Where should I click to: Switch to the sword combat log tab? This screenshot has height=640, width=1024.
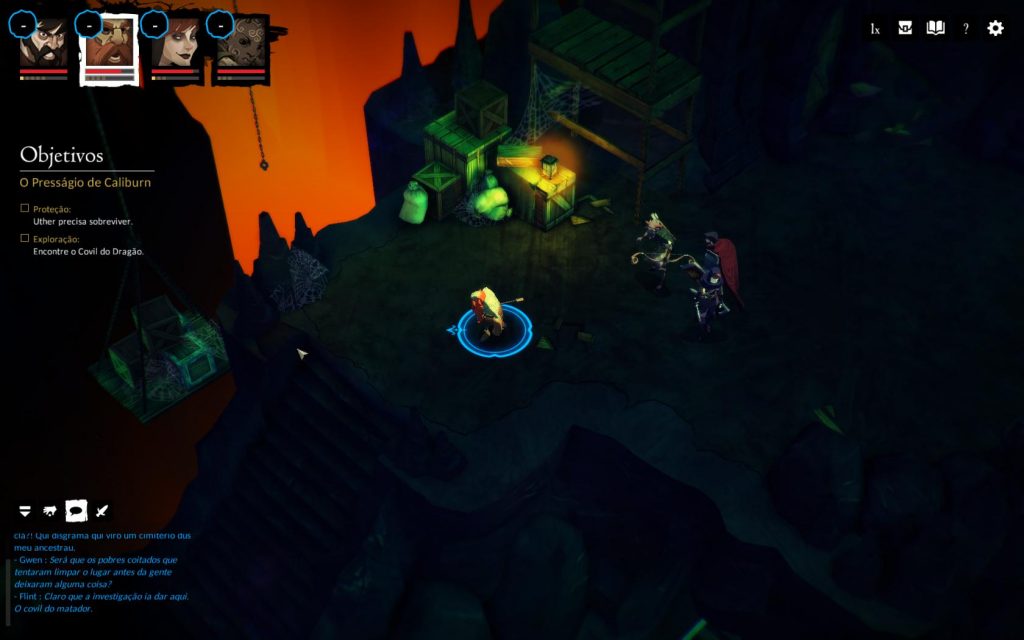(x=102, y=511)
